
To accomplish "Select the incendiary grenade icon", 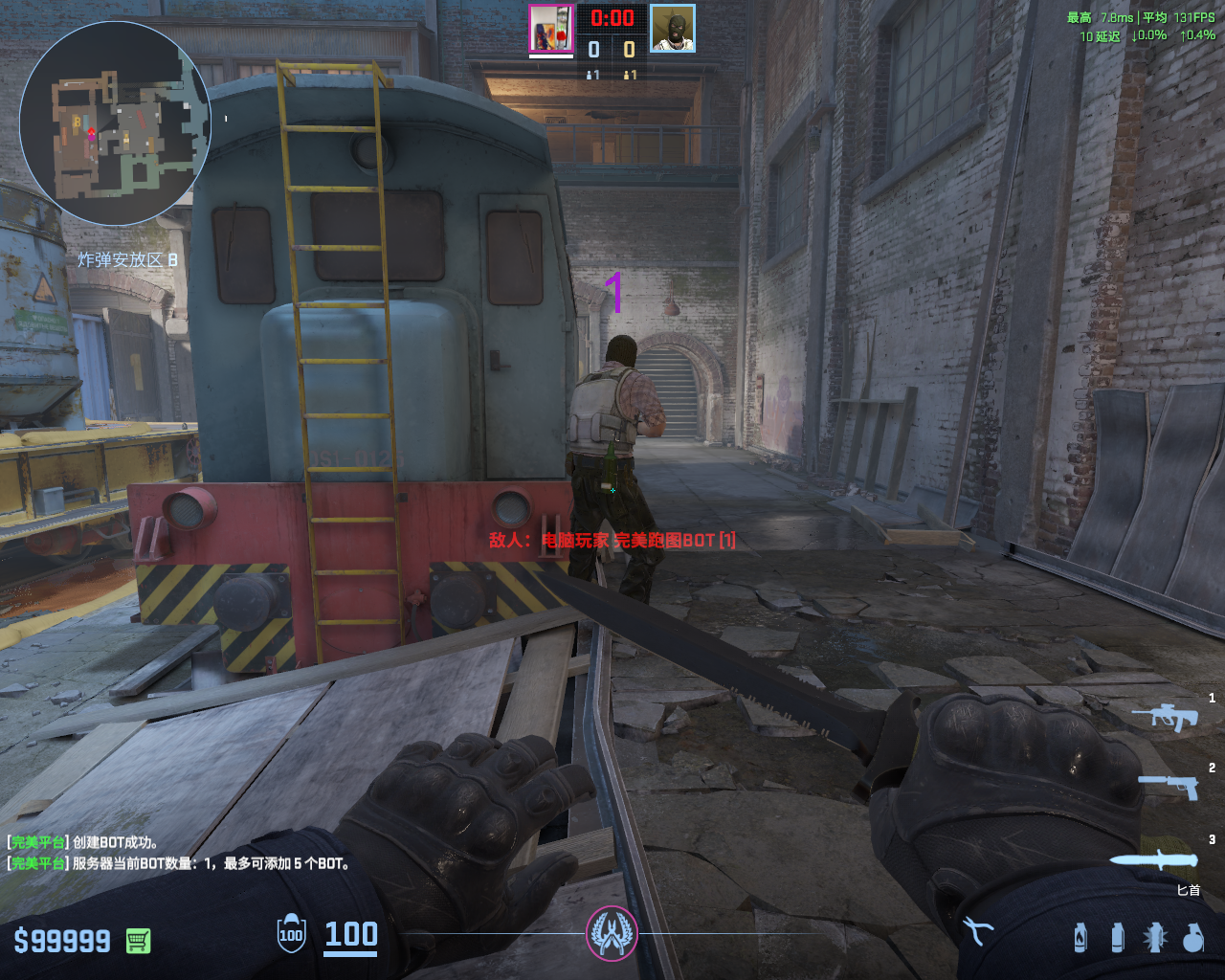I will coord(1080,937).
